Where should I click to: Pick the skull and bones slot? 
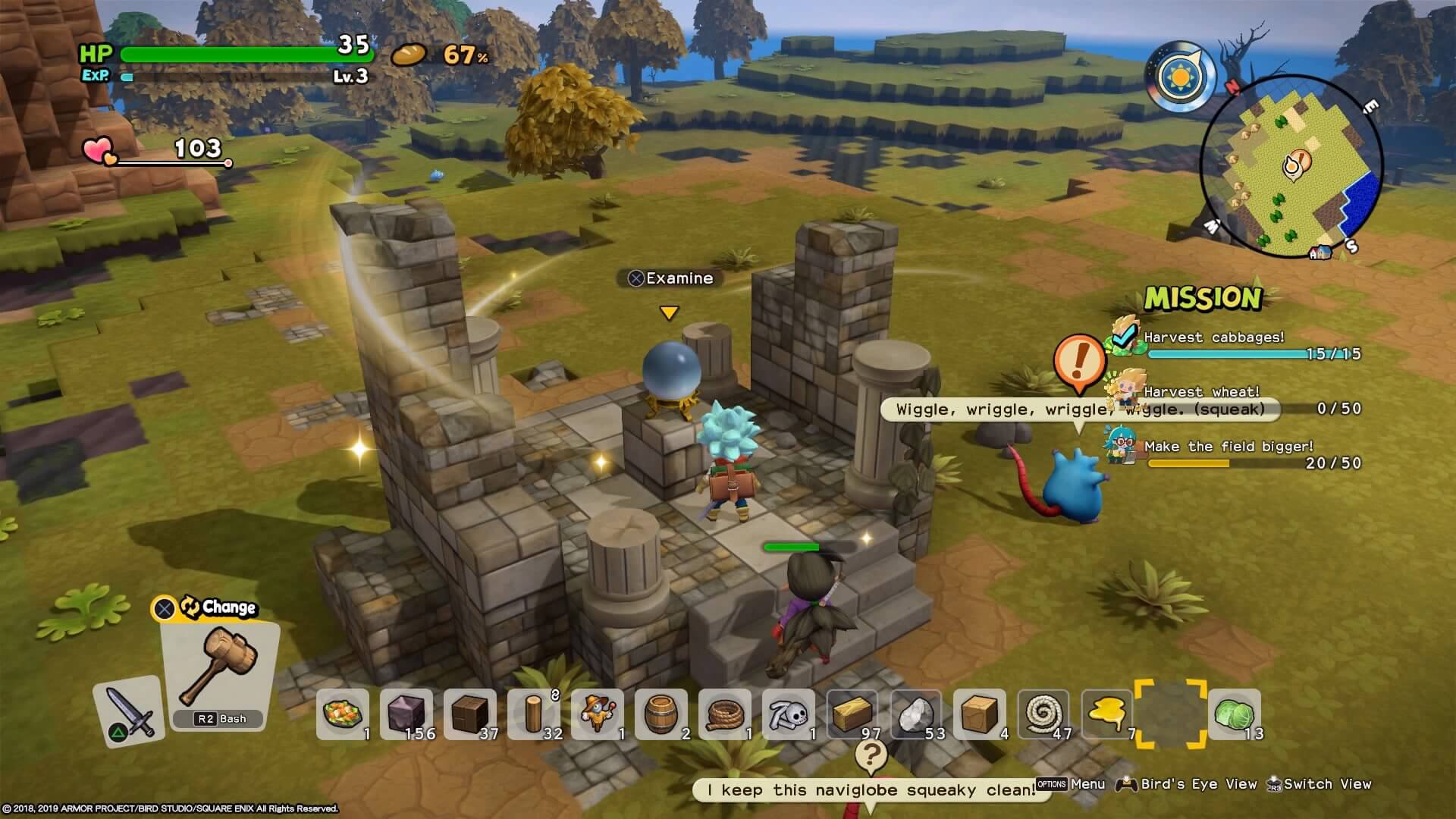coord(789,714)
